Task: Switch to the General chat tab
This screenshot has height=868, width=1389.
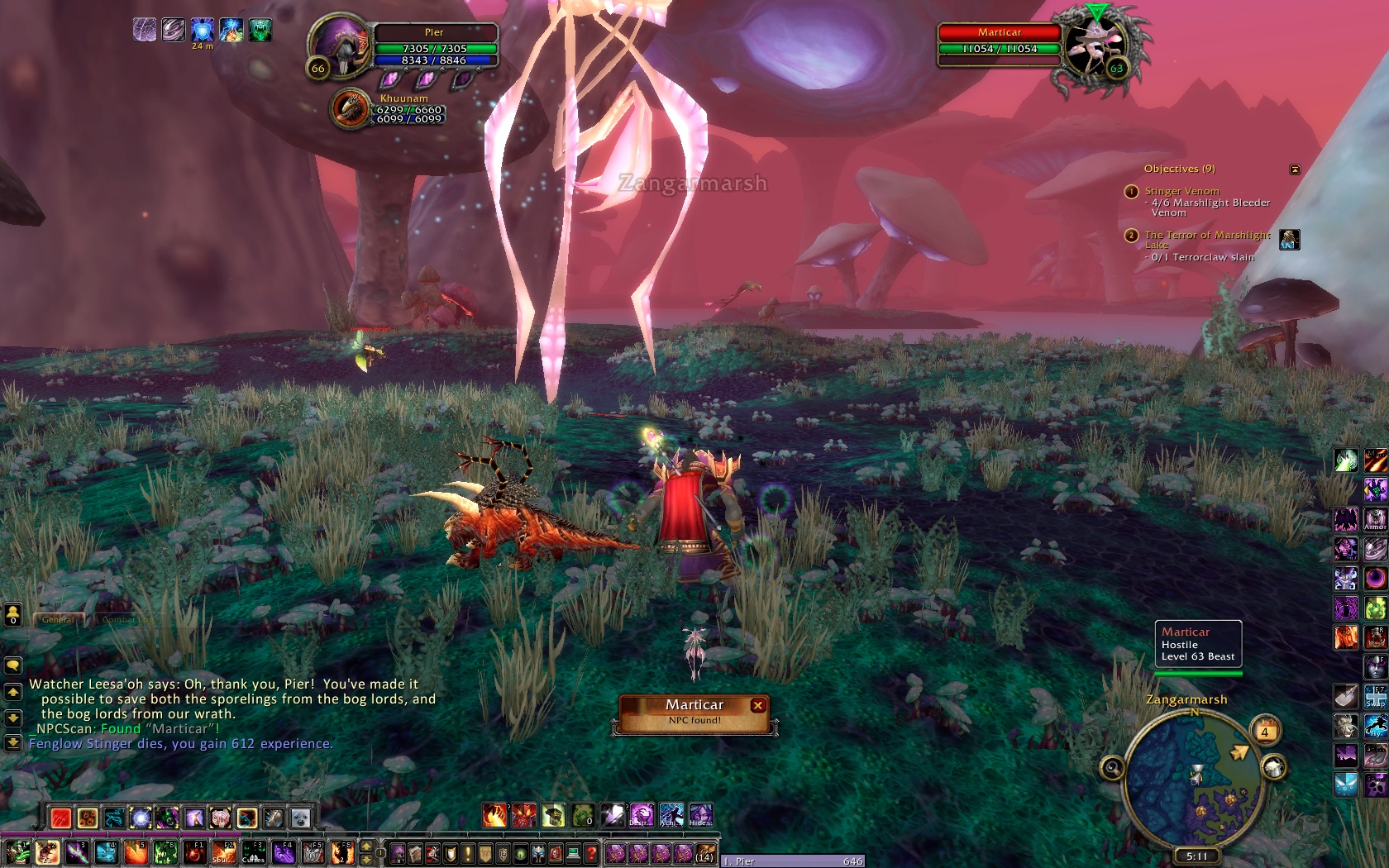Action: 58,619
